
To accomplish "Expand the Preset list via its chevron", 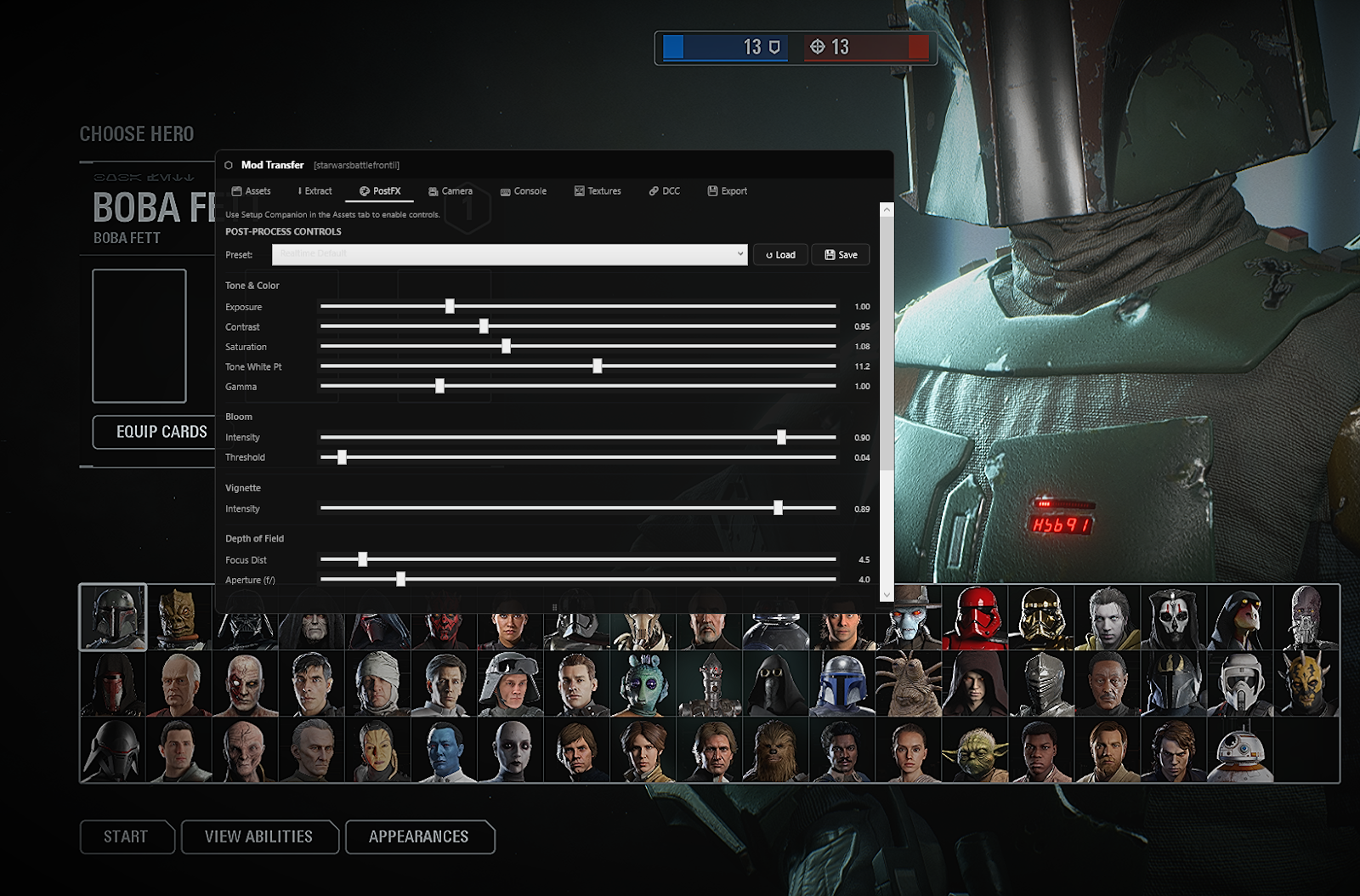I will pyautogui.click(x=739, y=254).
